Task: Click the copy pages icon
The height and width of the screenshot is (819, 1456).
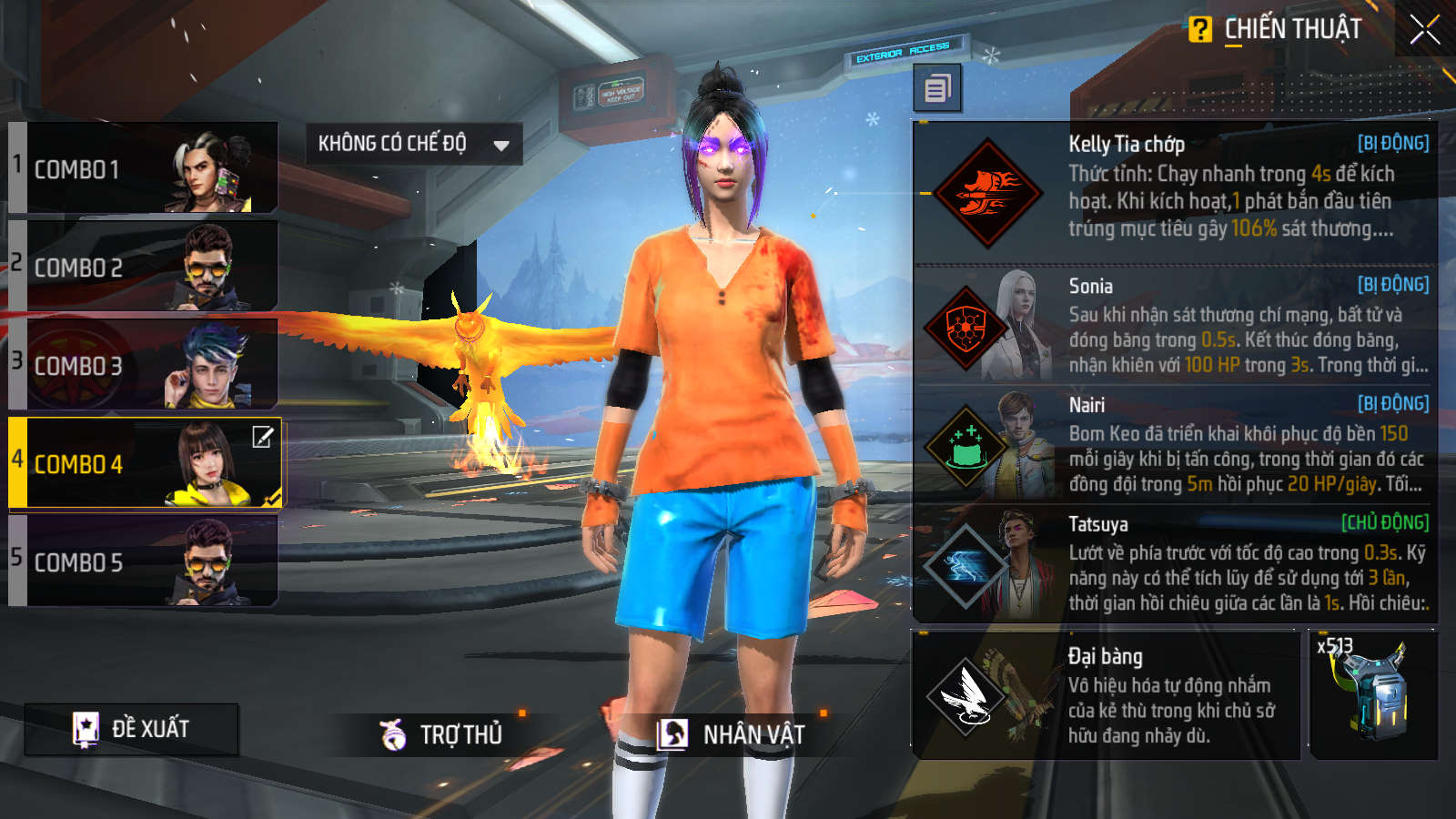Action: point(937,88)
